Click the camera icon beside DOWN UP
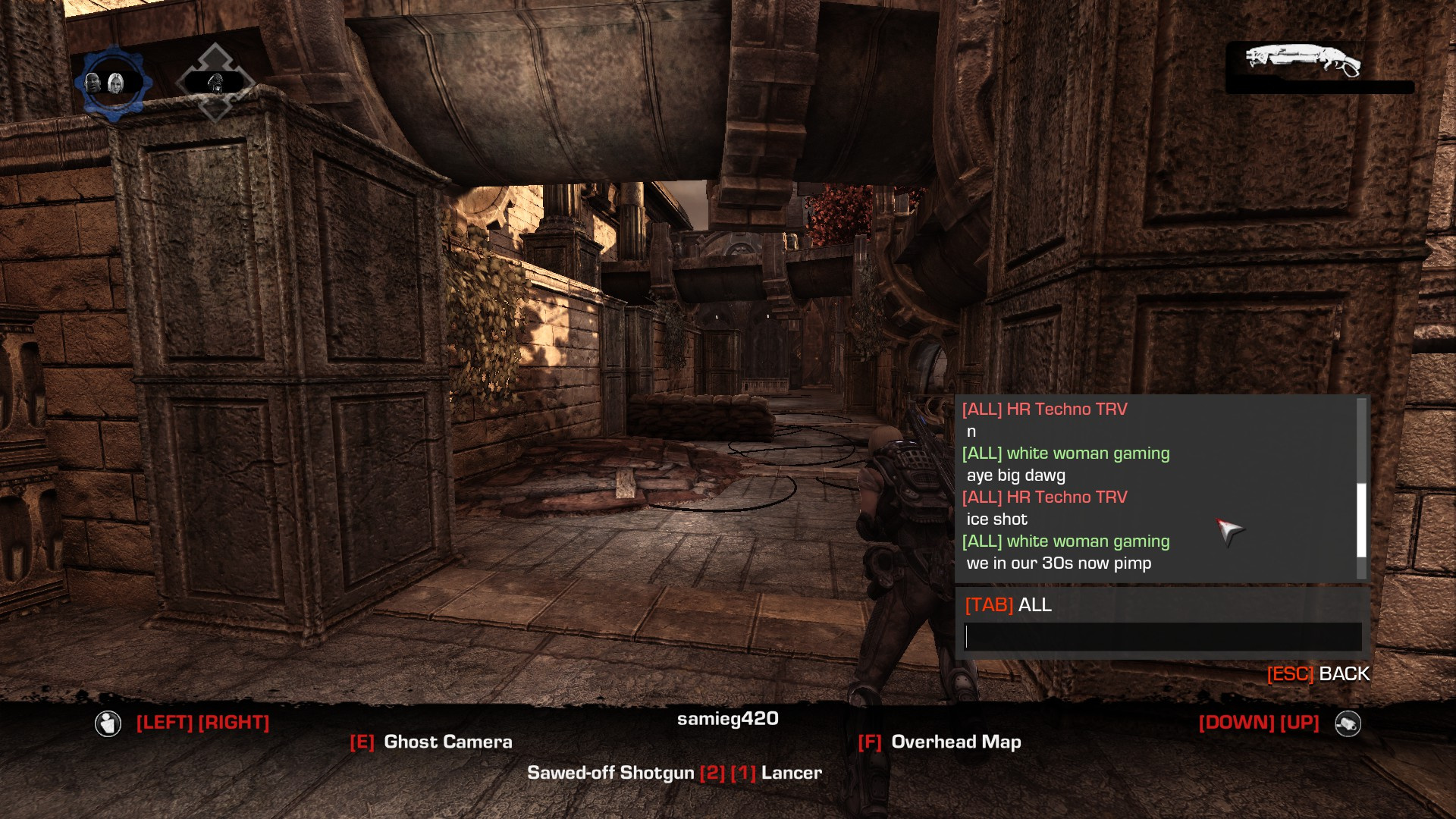 pyautogui.click(x=1348, y=723)
